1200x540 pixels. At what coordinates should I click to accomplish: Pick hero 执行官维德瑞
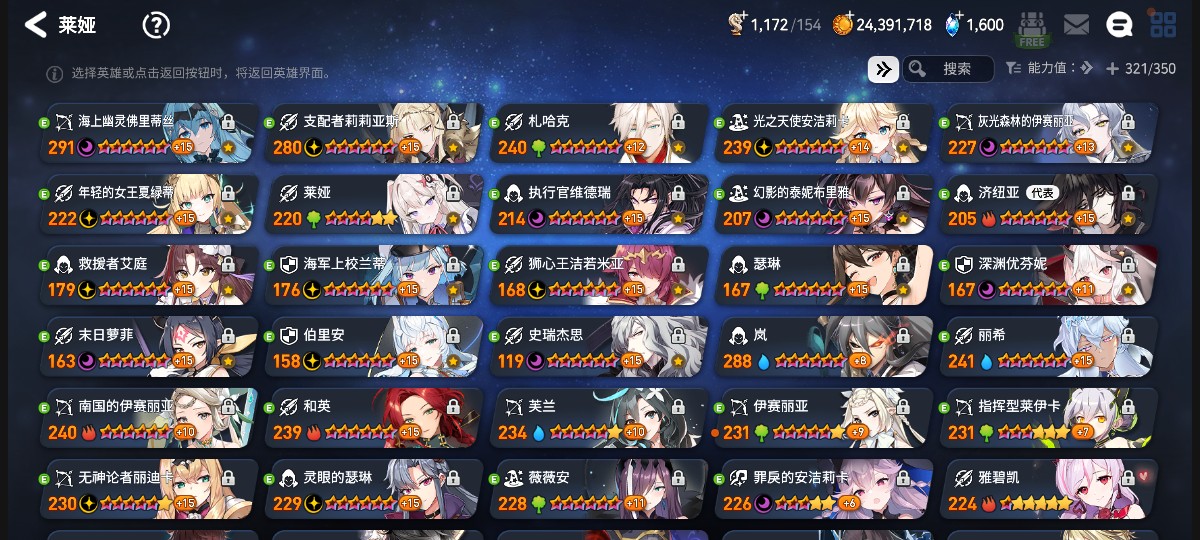[x=600, y=205]
